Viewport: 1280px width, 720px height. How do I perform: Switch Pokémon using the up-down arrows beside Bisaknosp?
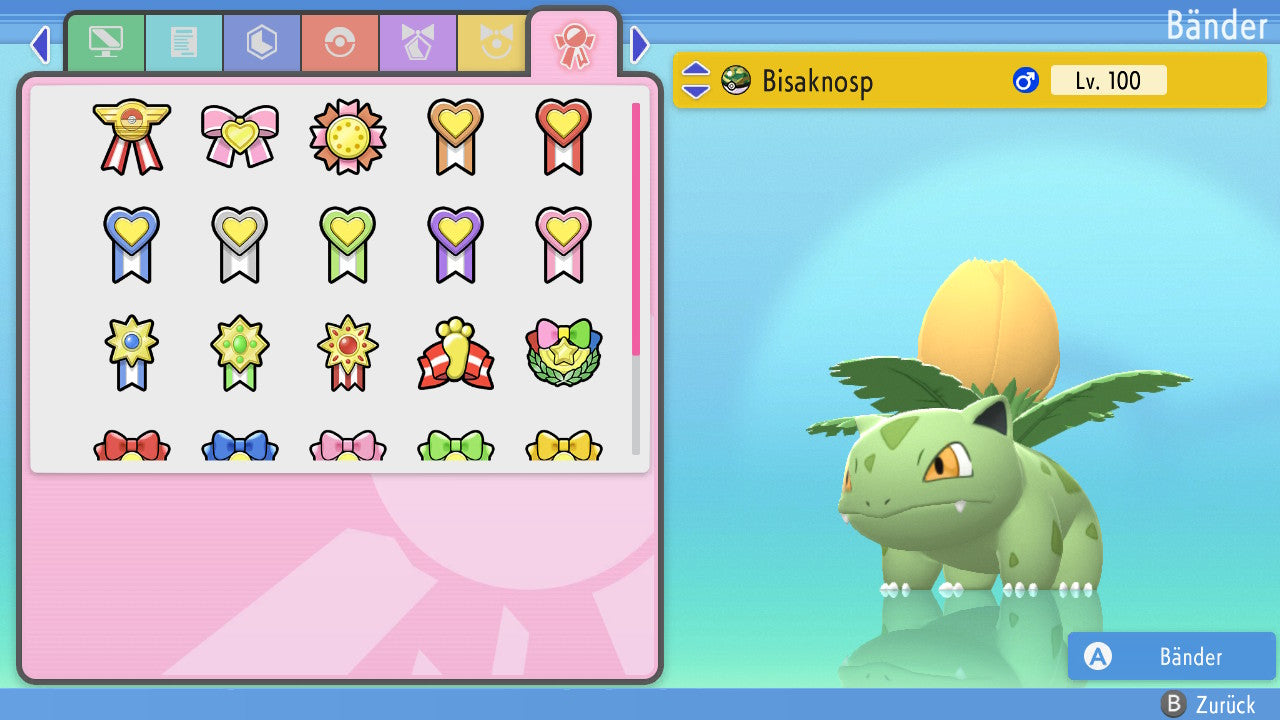click(x=696, y=80)
